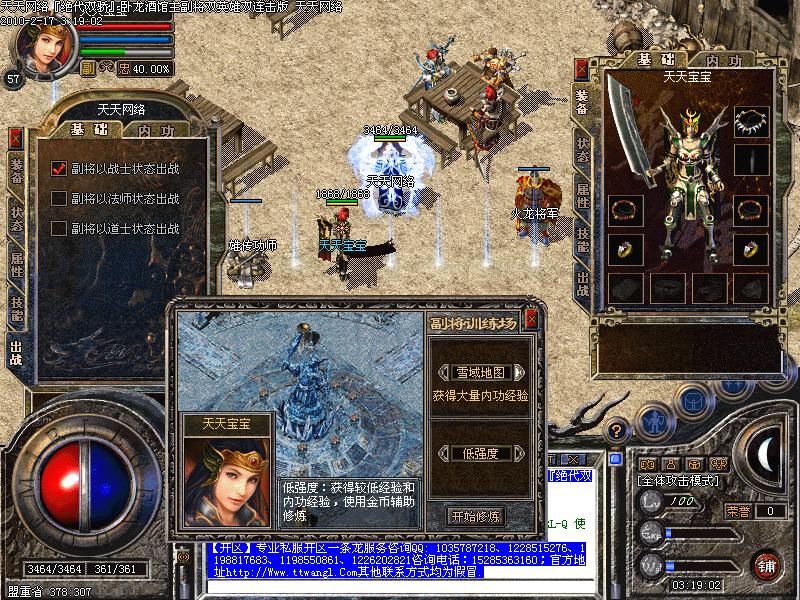Image resolution: width=800 pixels, height=600 pixels.
Task: Open the round red 铺 shop button
Action: point(765,565)
